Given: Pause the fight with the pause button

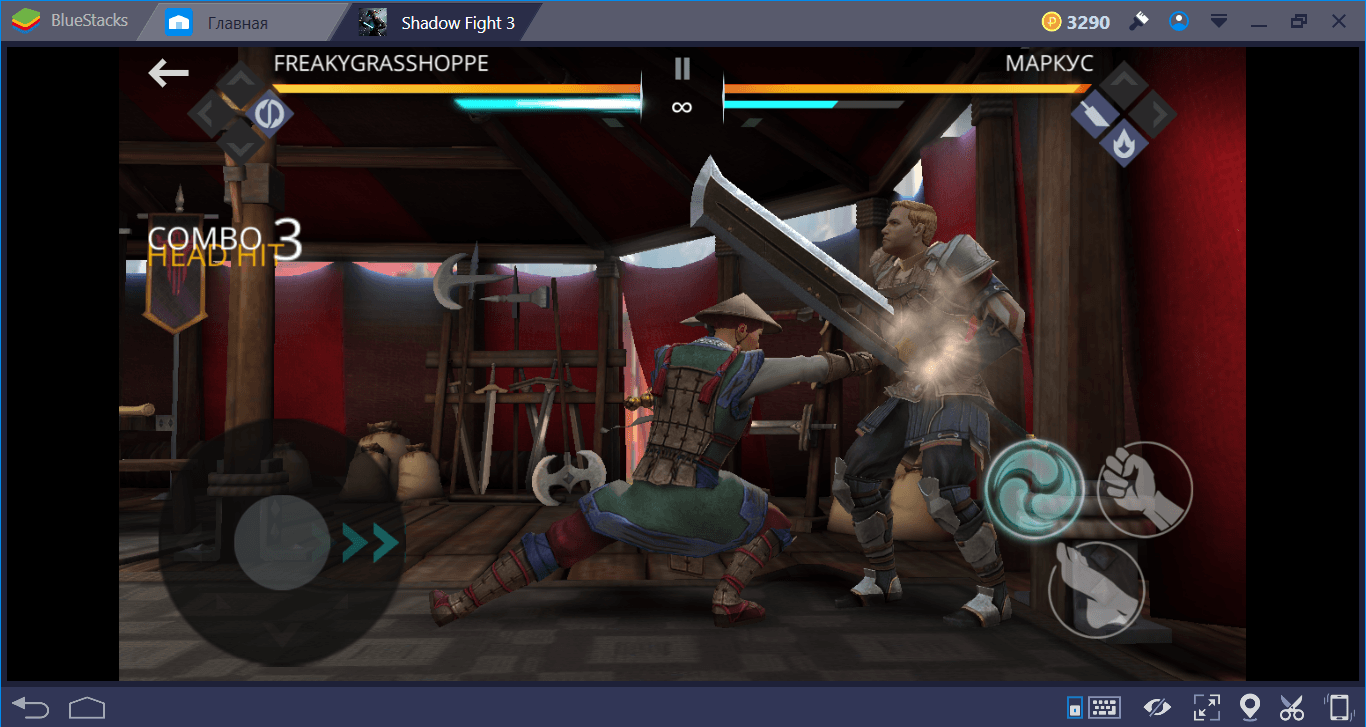Looking at the screenshot, I should pos(683,68).
